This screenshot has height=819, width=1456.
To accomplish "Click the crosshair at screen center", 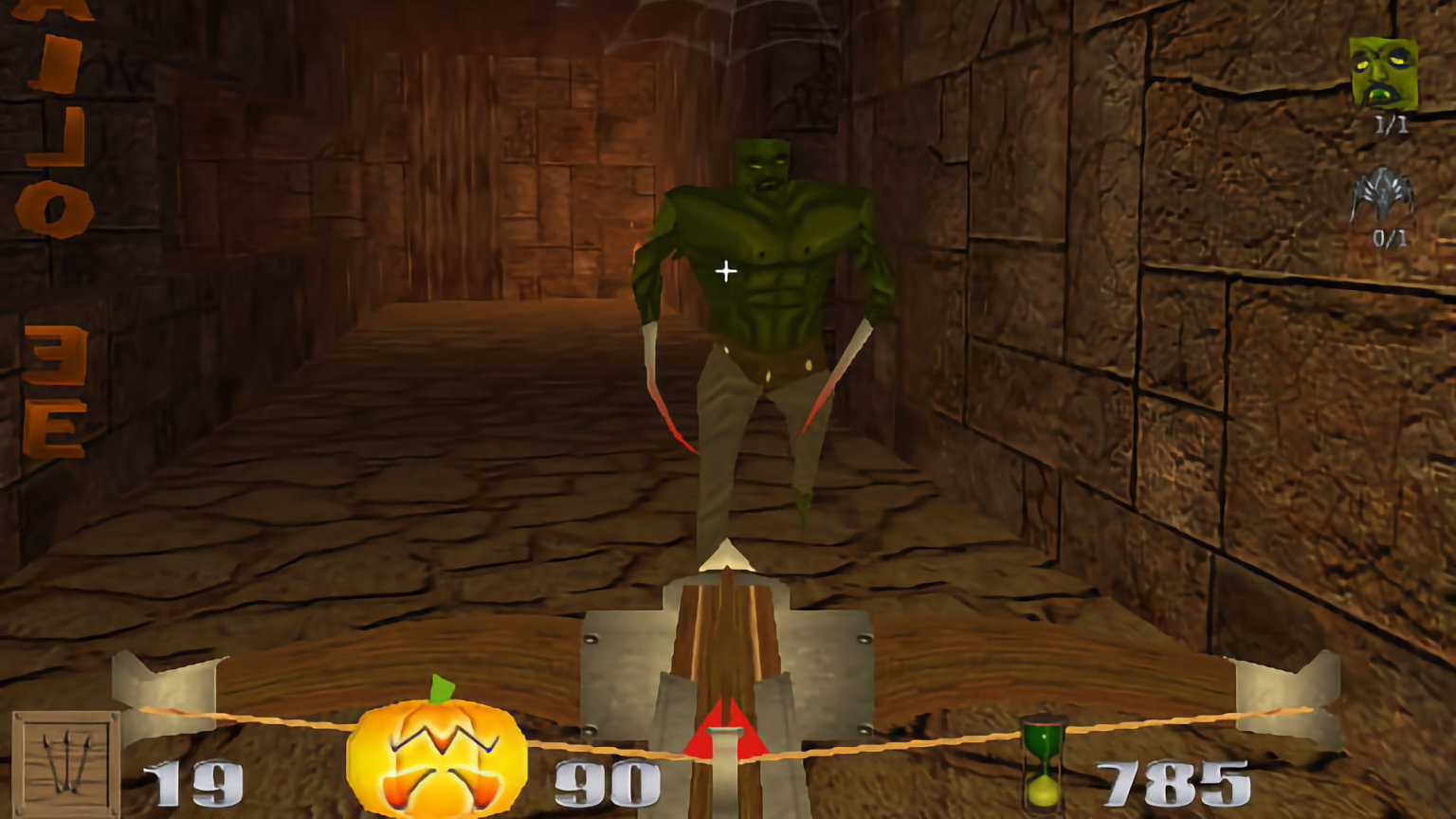I will [725, 271].
